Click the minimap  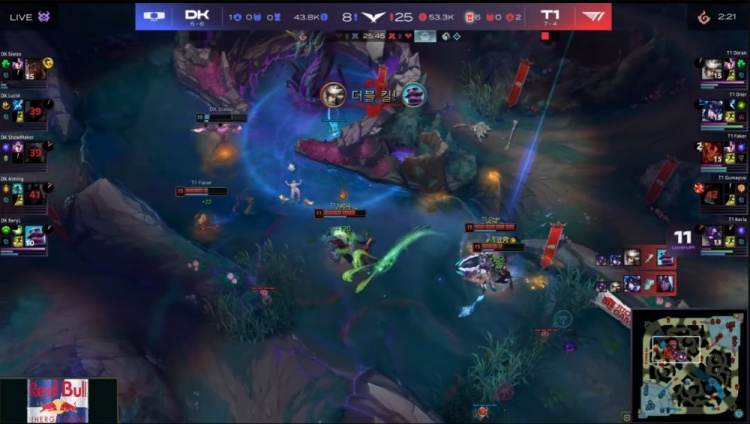pos(690,364)
